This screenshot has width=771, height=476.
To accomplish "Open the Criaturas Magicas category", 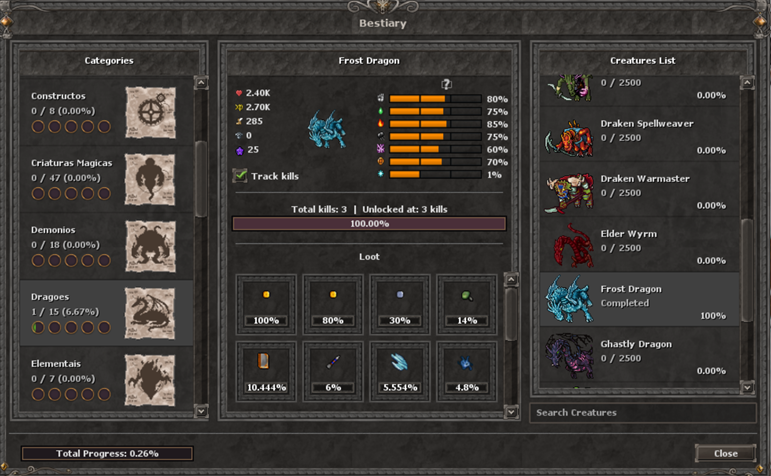I will tap(106, 179).
